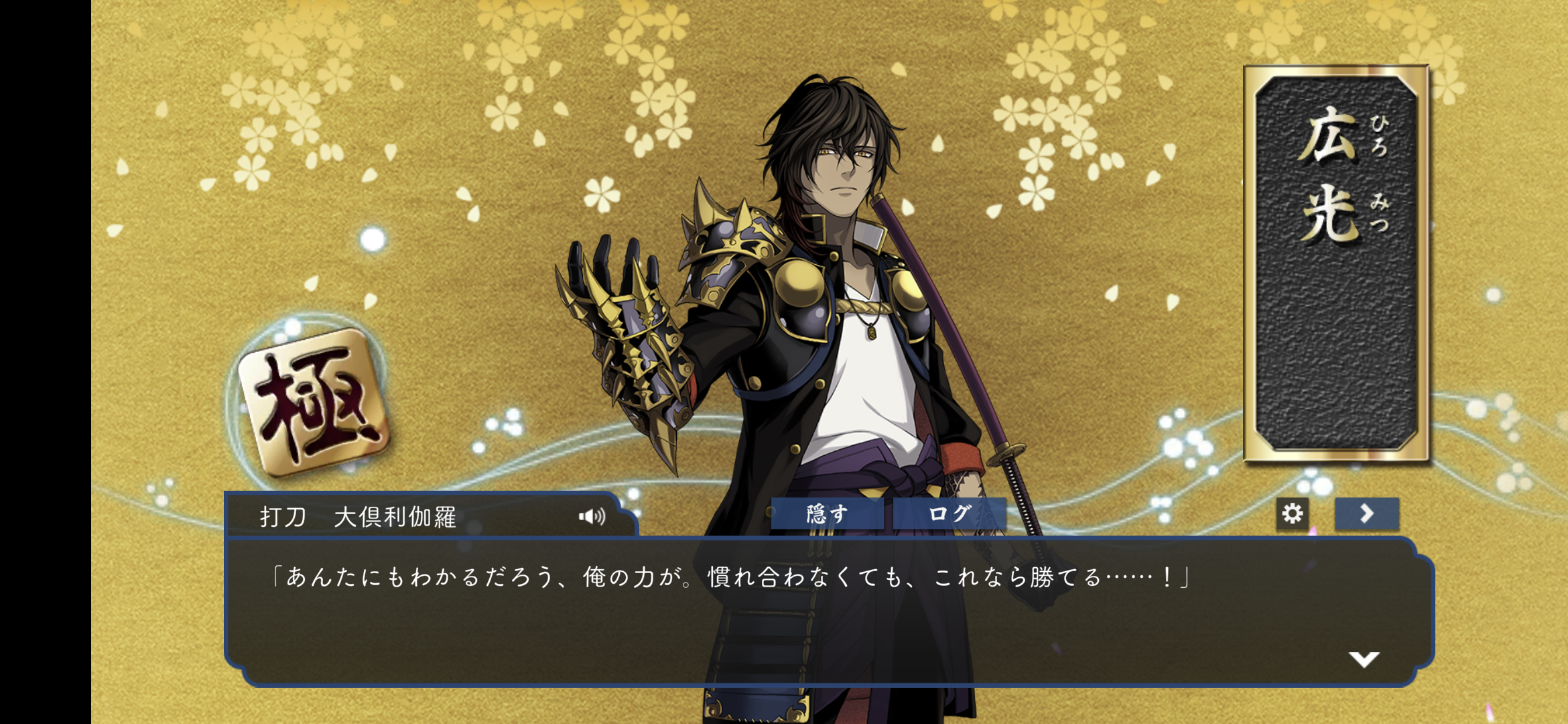Advance dialogue with the down arrow
1568x724 pixels.
pyautogui.click(x=1364, y=659)
